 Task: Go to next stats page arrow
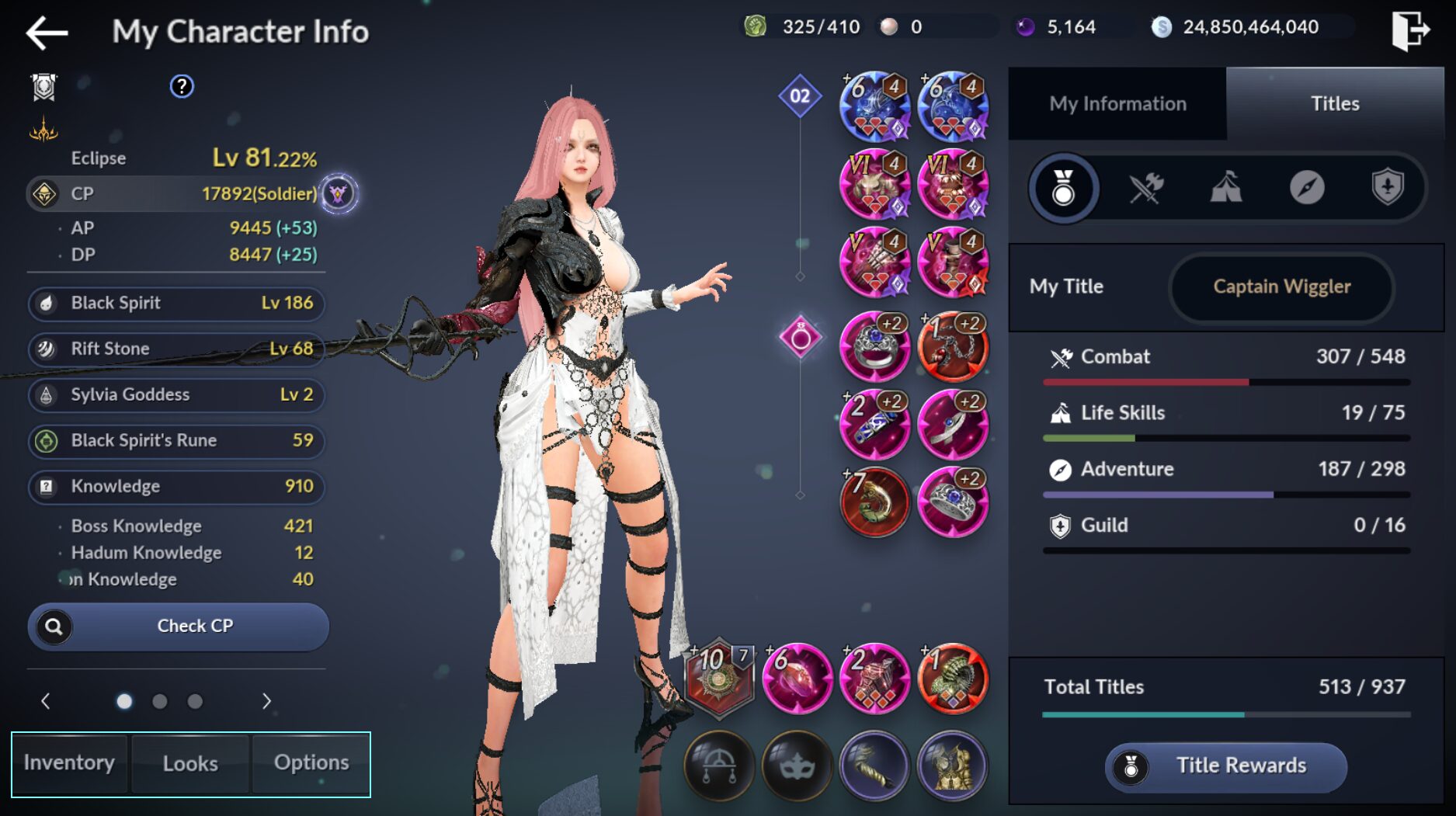(x=266, y=702)
